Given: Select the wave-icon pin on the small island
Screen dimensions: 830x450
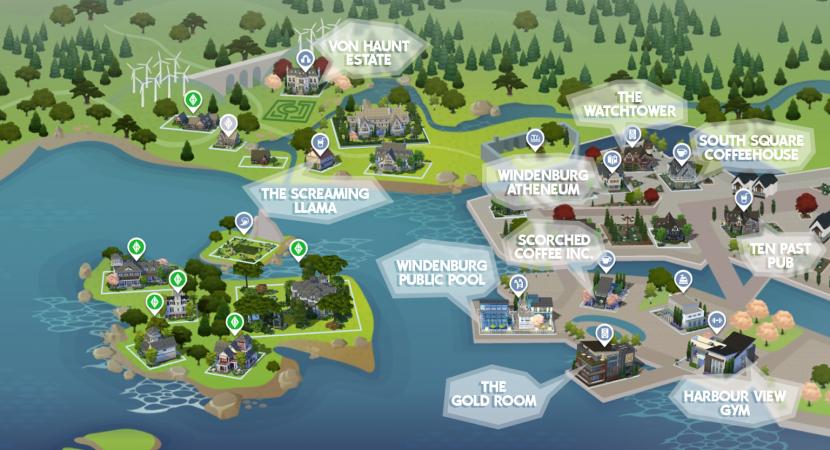Looking at the screenshot, I should [244, 220].
